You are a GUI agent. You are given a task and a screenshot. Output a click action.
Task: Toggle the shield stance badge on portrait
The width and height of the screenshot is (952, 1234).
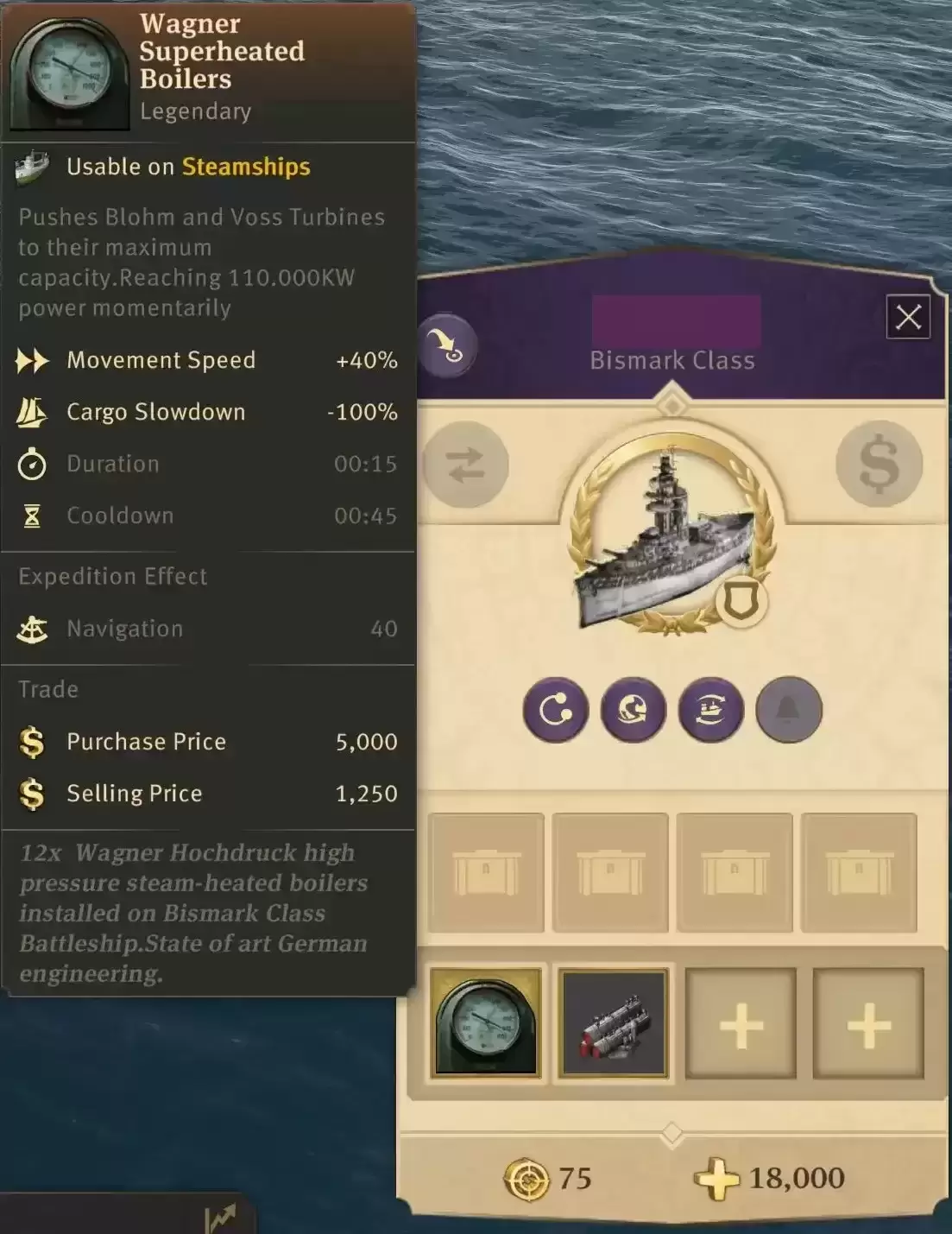741,601
